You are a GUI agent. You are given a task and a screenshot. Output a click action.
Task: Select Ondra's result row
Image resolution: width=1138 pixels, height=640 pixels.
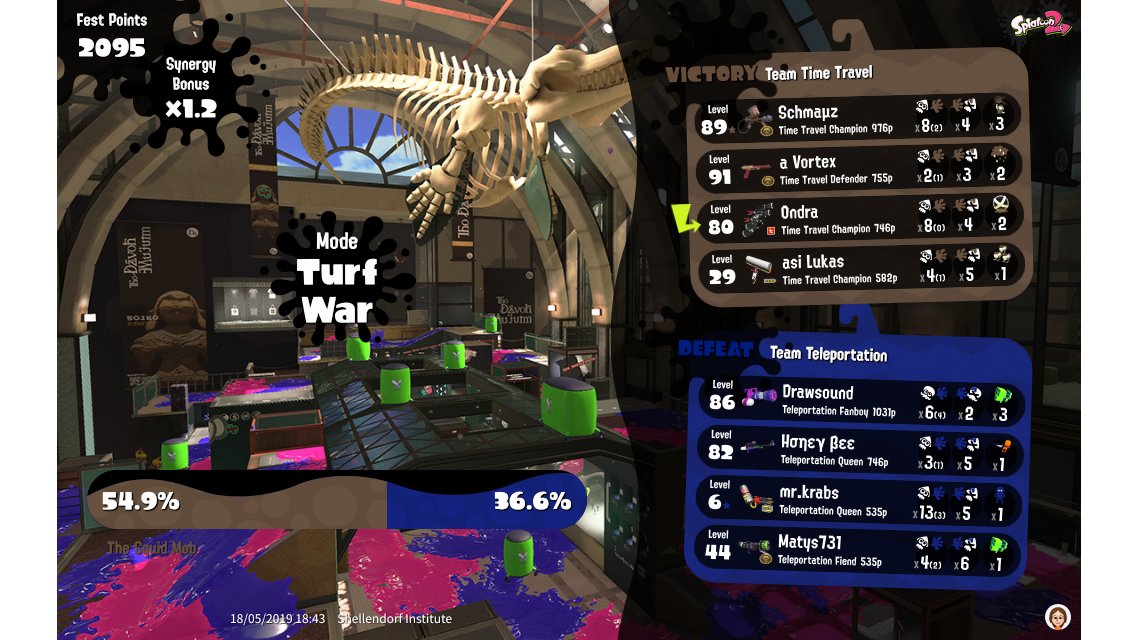[x=860, y=218]
